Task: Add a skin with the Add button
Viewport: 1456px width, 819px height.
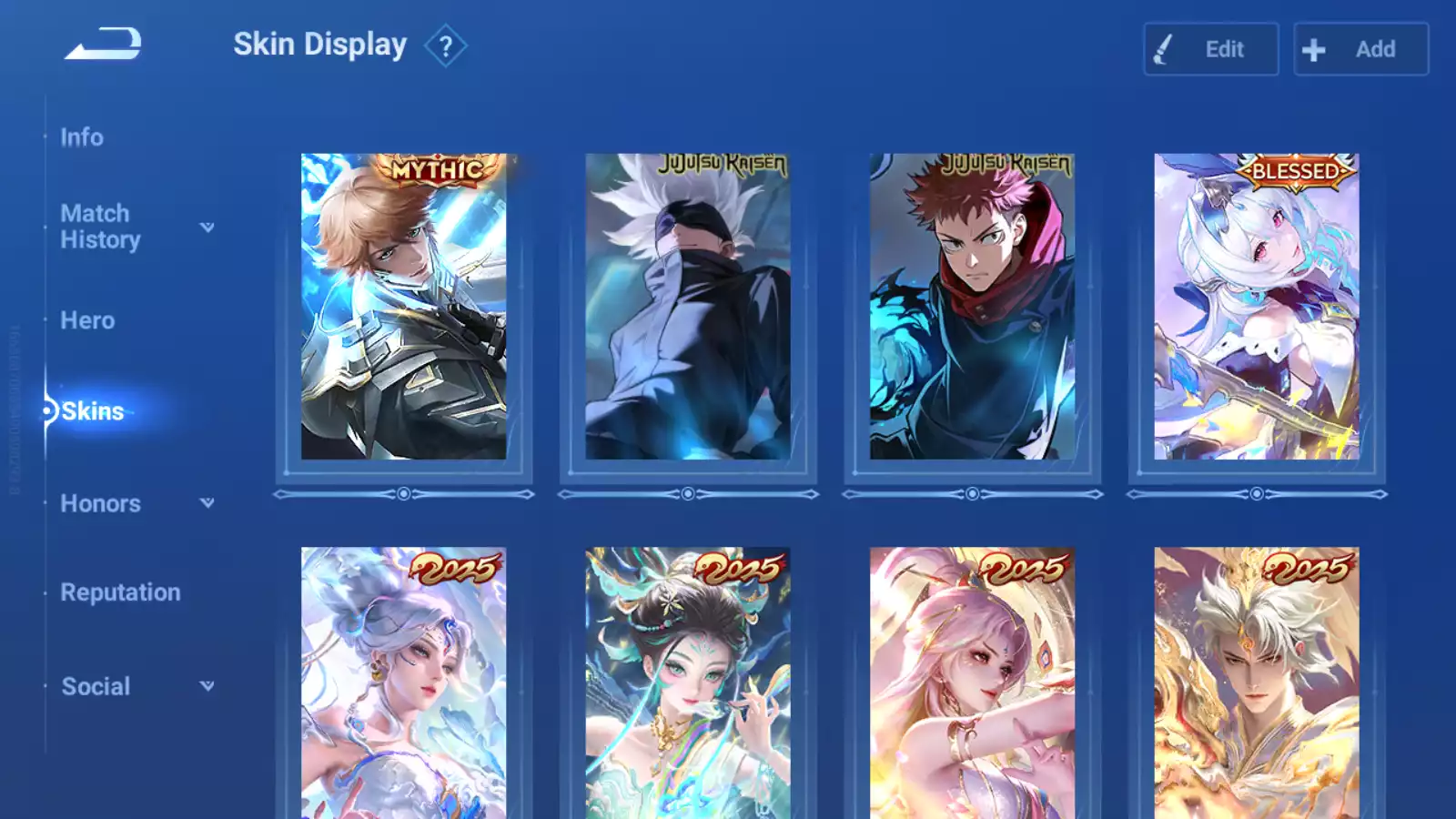Action: tap(1360, 49)
